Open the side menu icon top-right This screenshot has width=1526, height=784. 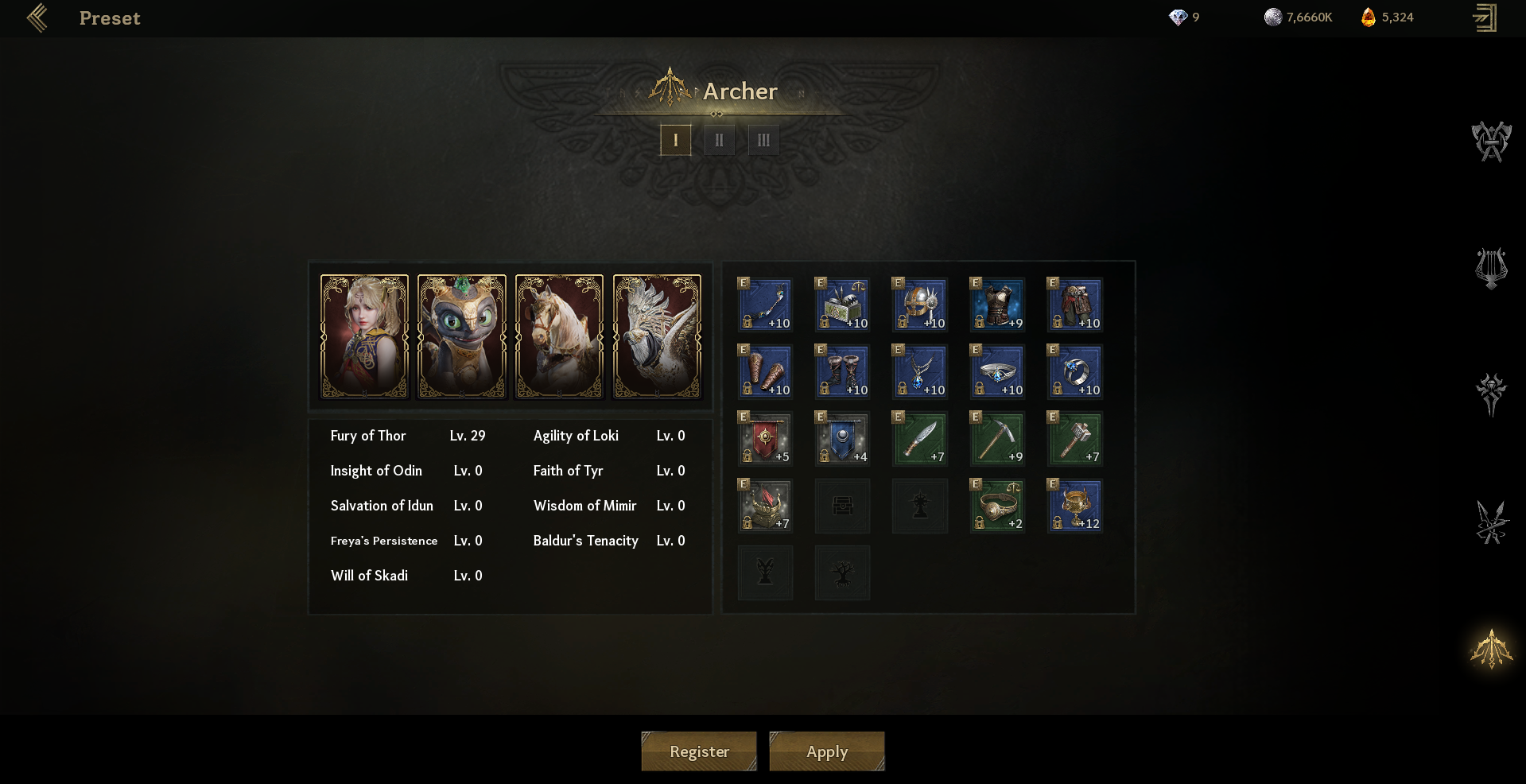[1485, 17]
